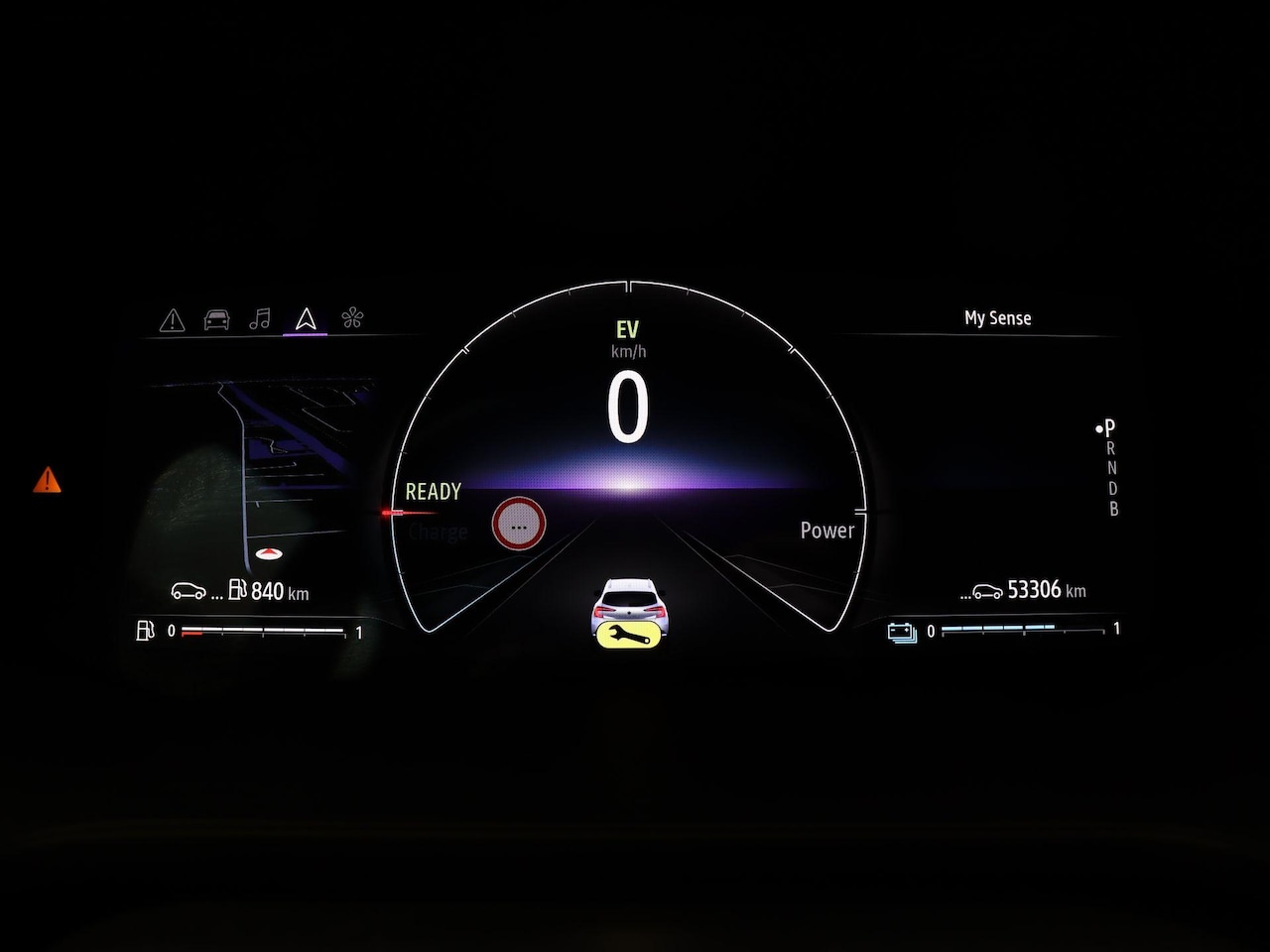Select the My Sense drive mode label
The image size is (1270, 952).
[x=997, y=318]
